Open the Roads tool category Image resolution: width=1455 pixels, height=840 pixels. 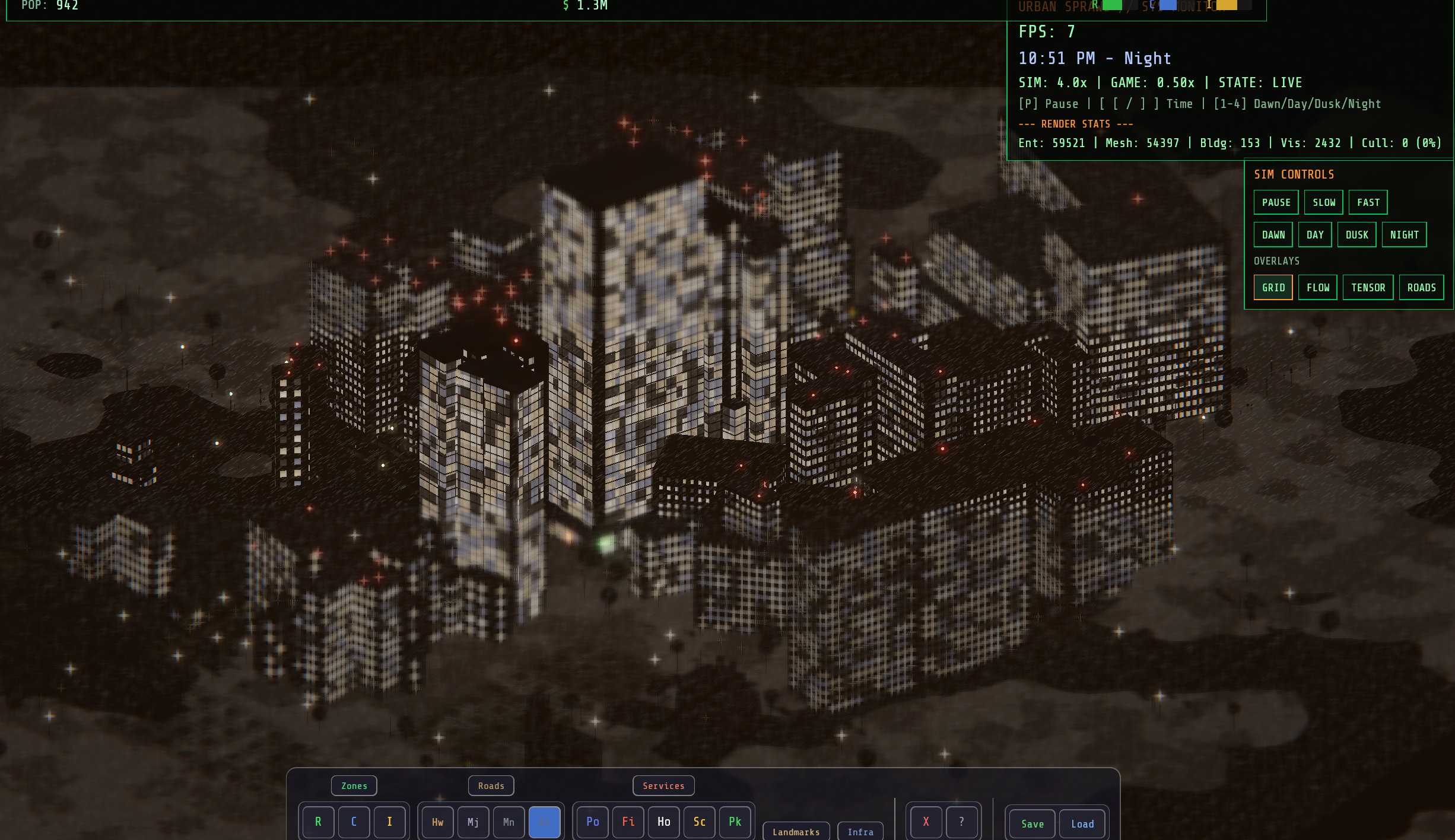tap(491, 785)
